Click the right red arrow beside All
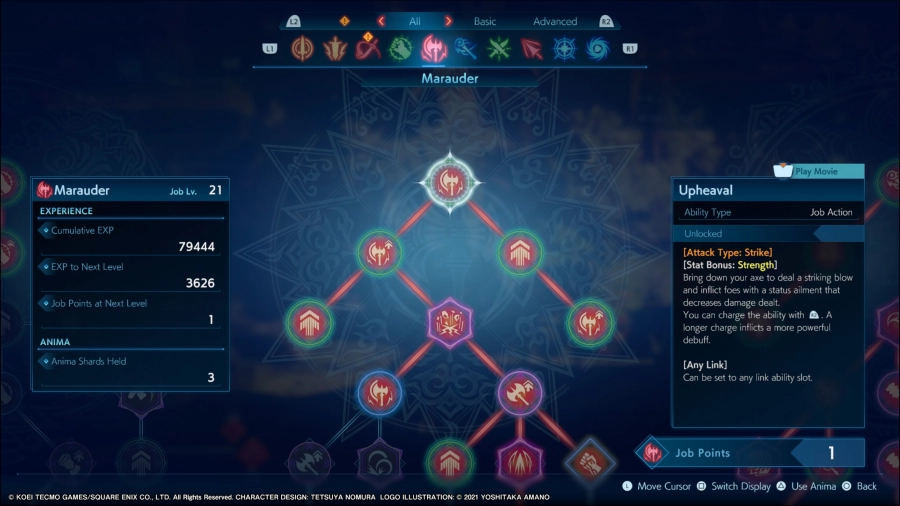Image resolution: width=900 pixels, height=506 pixels. (x=448, y=21)
